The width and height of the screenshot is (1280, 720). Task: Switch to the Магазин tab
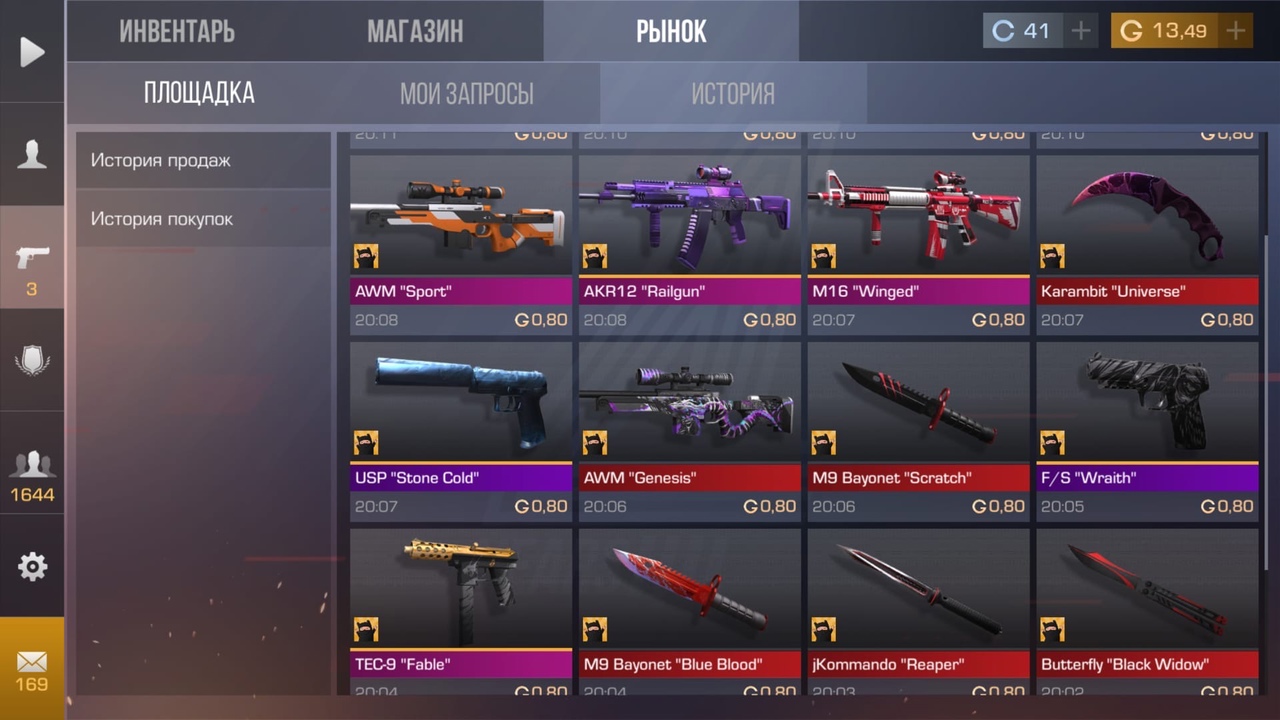(x=415, y=31)
